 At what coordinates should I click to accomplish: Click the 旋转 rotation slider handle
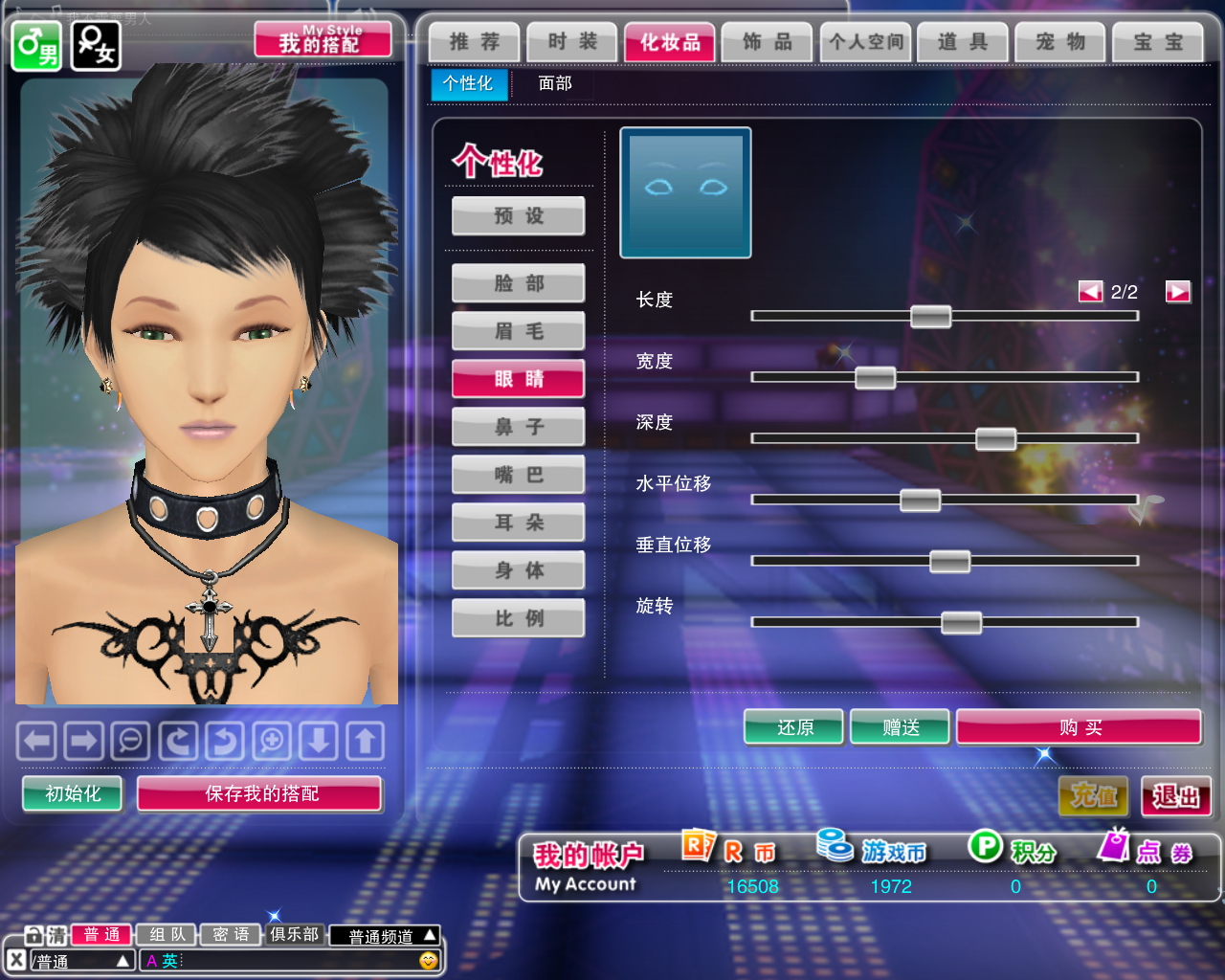[x=961, y=623]
